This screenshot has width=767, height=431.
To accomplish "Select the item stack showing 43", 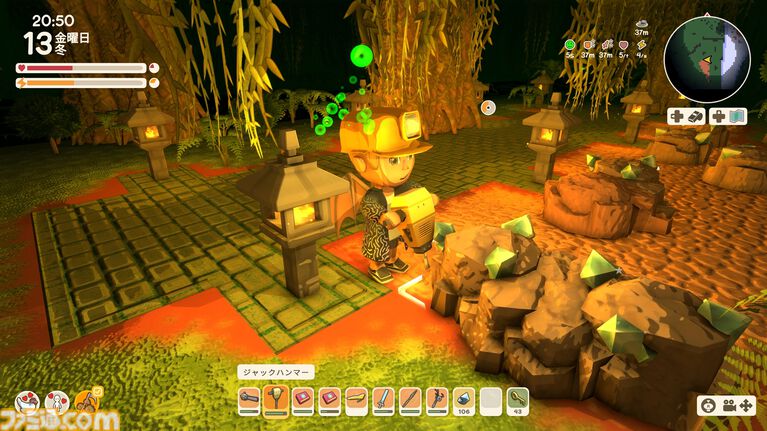I will tap(518, 400).
